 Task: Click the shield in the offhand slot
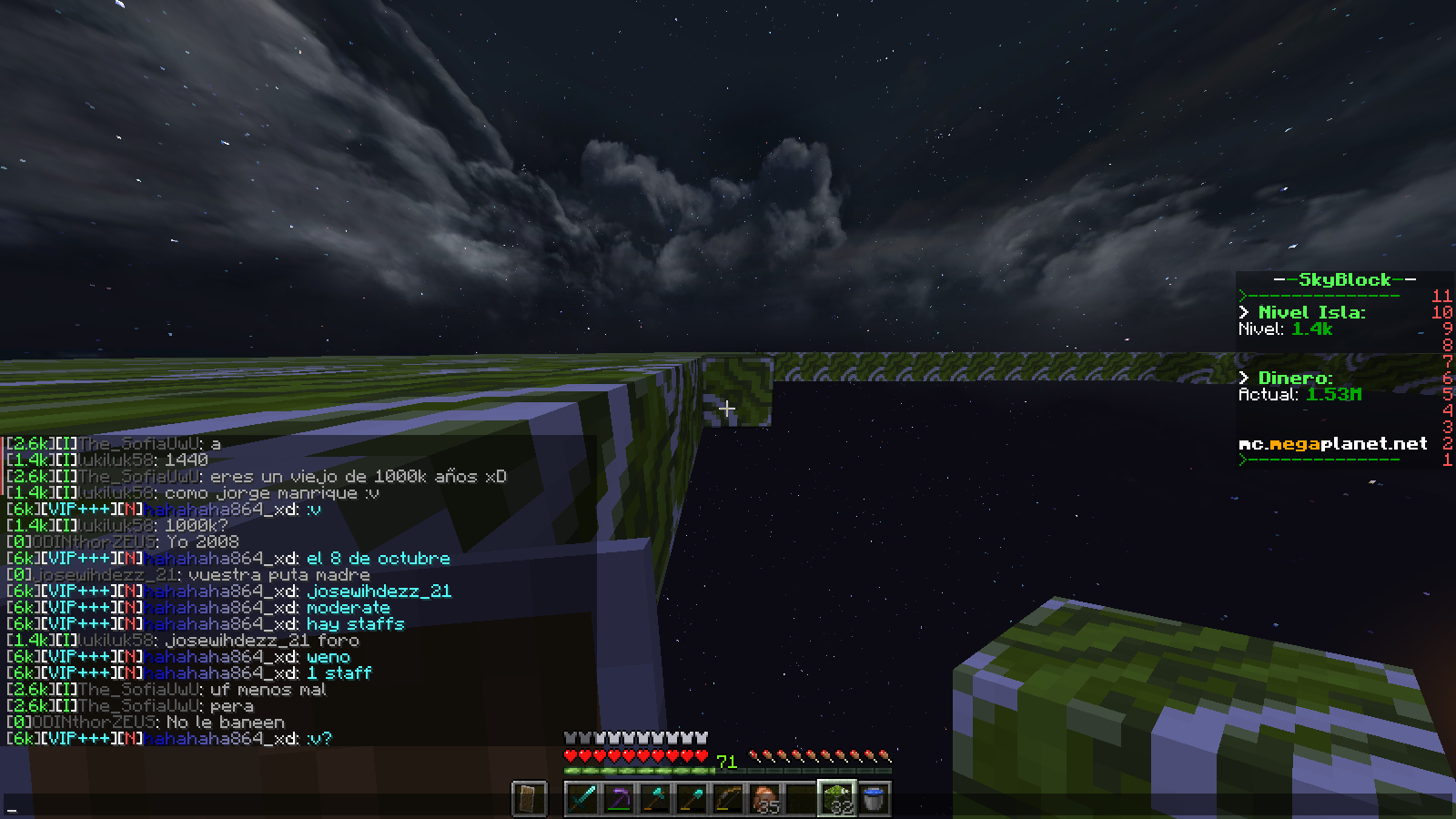pos(529,799)
